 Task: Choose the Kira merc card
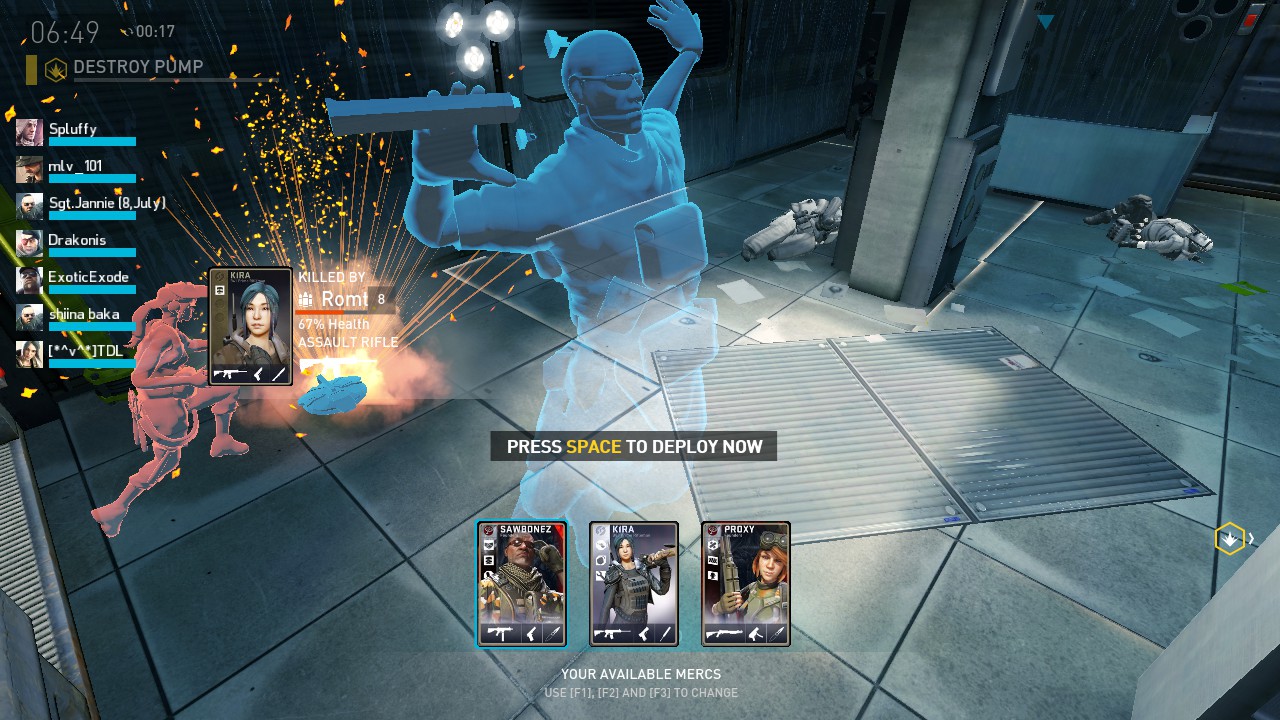coord(634,584)
